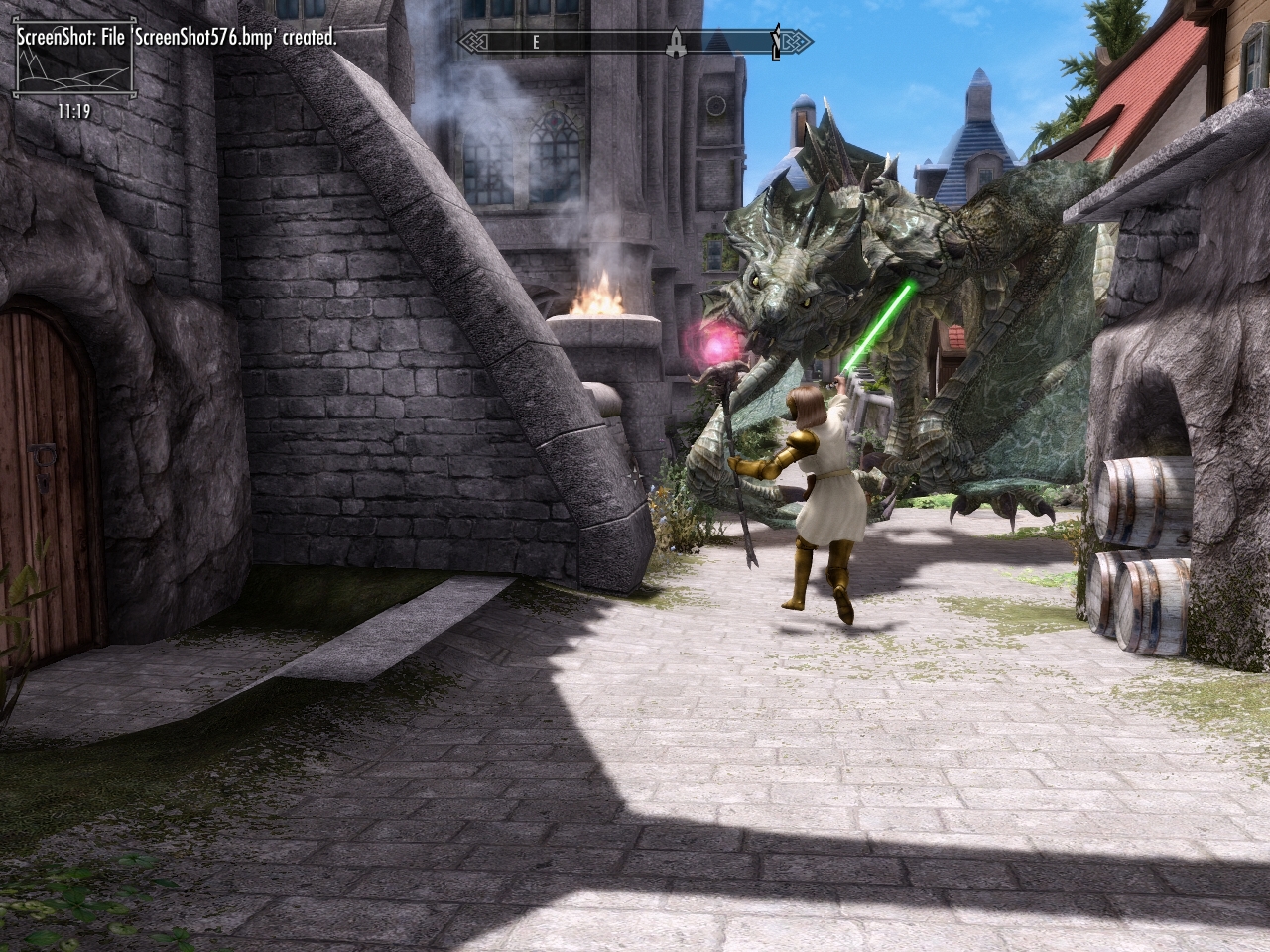Click the tower location marker on the compass
Screen dimensions: 1270x952
[674, 42]
